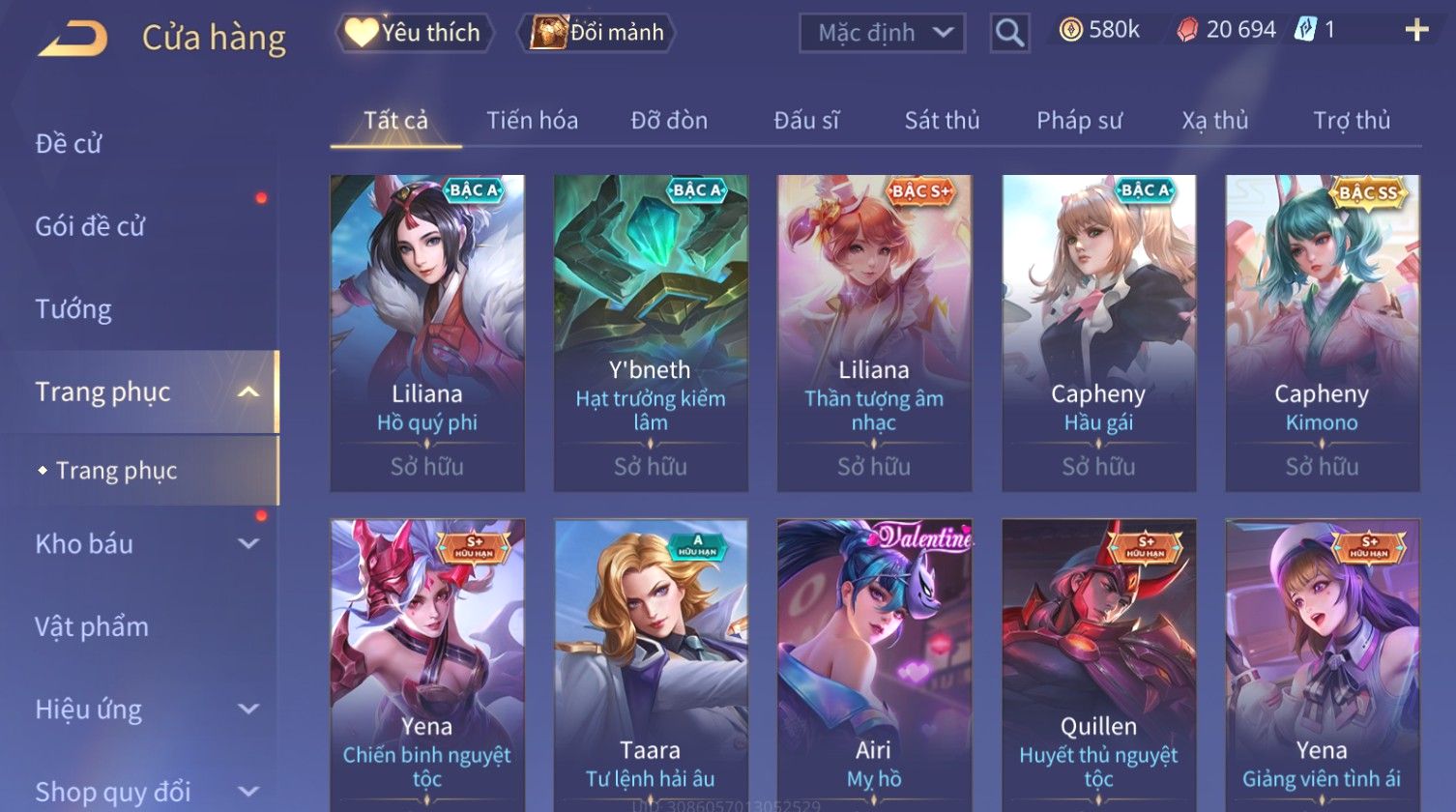Add currency with the plus button
This screenshot has width=1456, height=812.
[x=1416, y=31]
